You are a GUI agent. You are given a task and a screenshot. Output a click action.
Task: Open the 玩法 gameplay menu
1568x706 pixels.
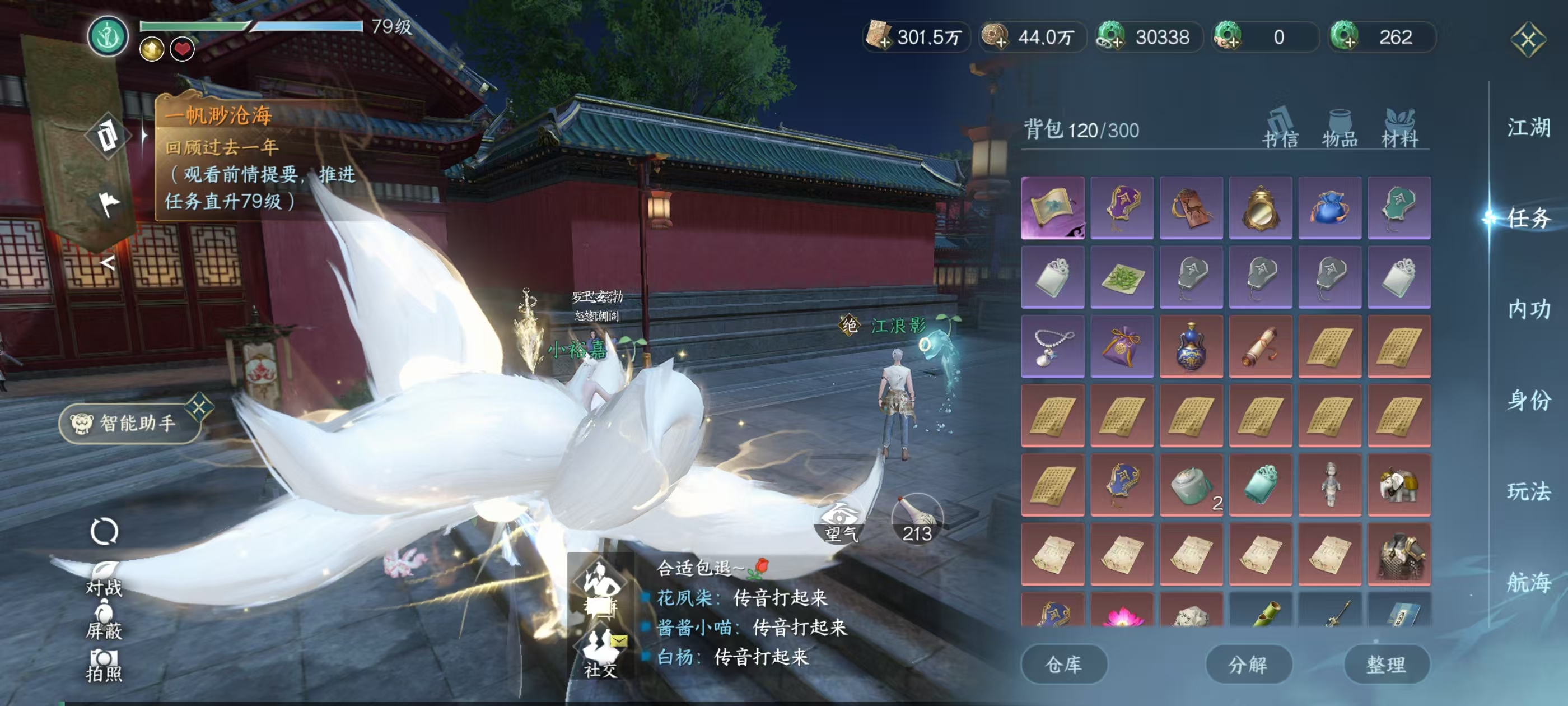pyautogui.click(x=1528, y=491)
